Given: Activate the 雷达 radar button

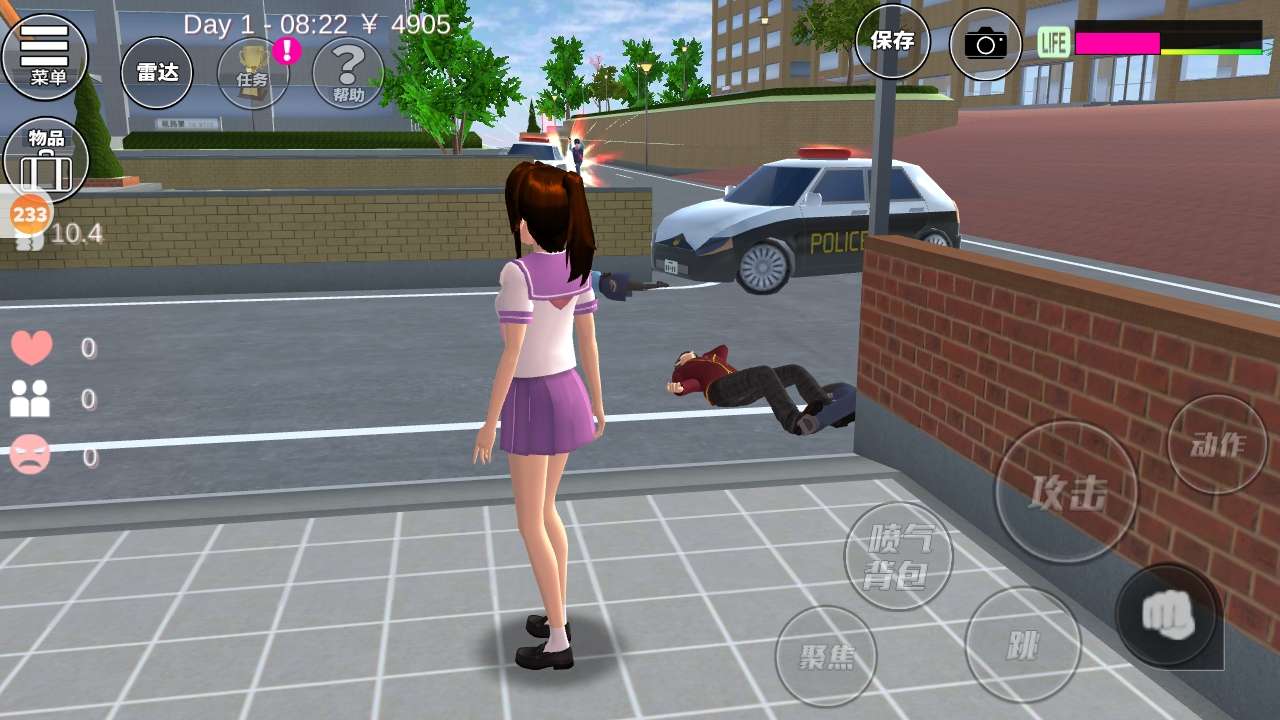Looking at the screenshot, I should click(x=157, y=72).
